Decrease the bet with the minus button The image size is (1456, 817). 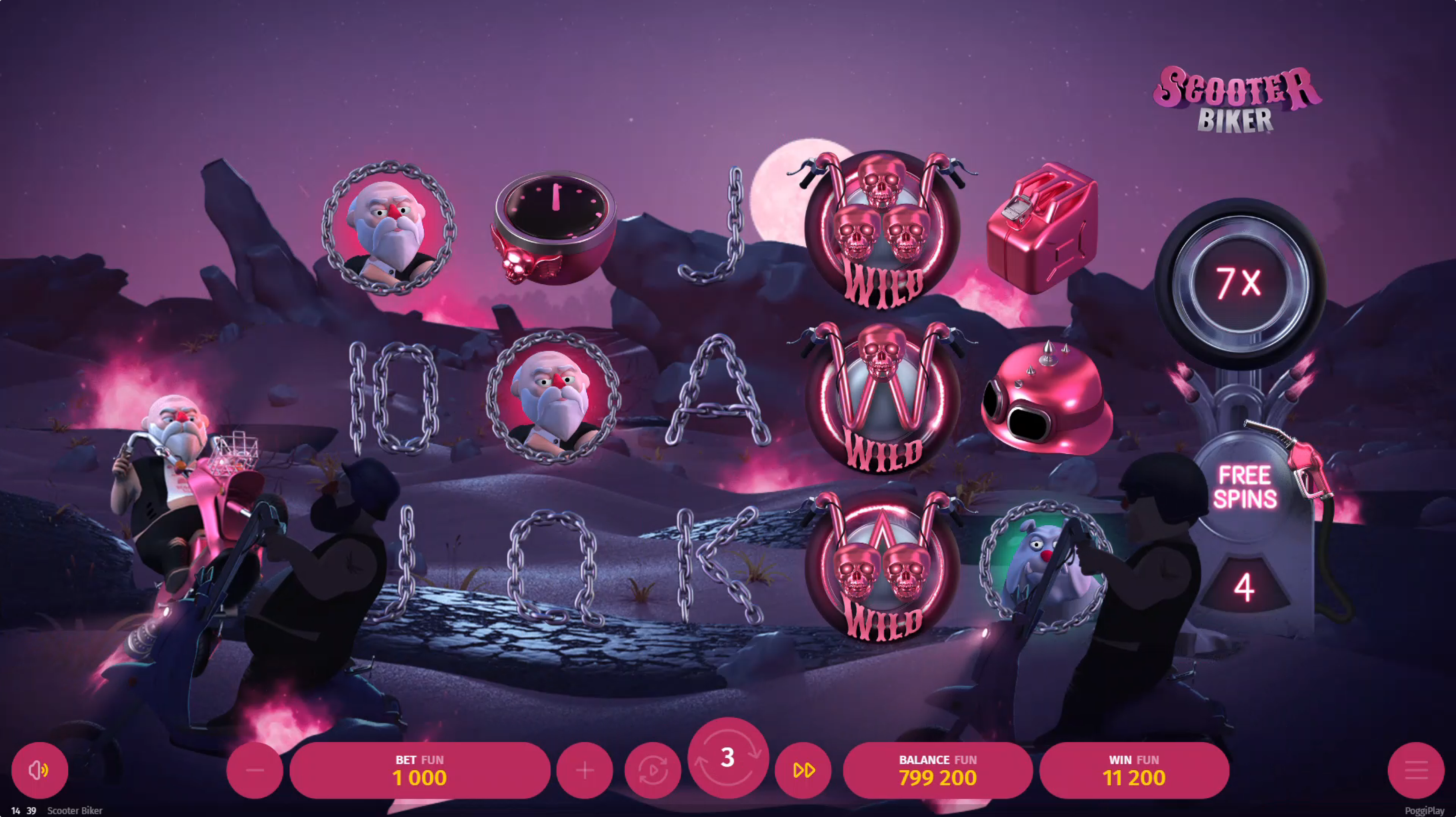point(255,770)
